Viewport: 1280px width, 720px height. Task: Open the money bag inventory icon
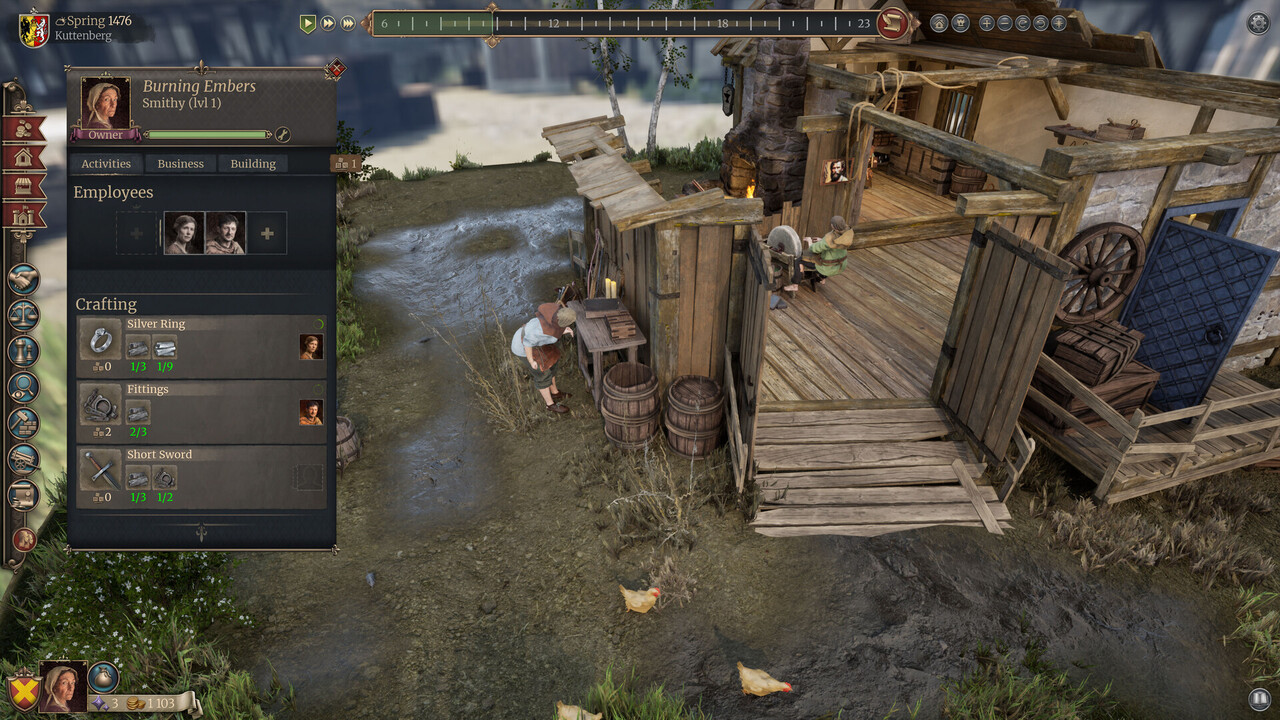pos(103,677)
